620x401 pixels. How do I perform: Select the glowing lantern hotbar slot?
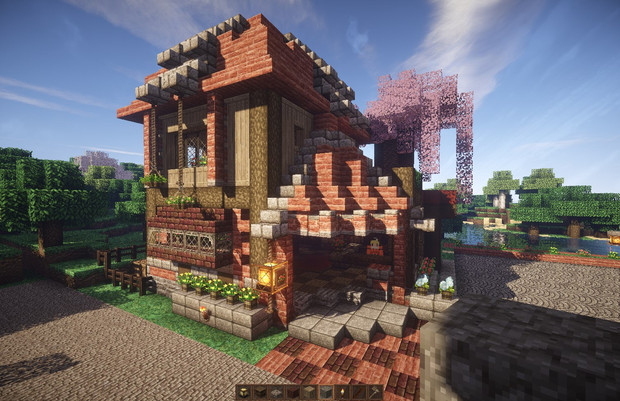pyautogui.click(x=243, y=392)
